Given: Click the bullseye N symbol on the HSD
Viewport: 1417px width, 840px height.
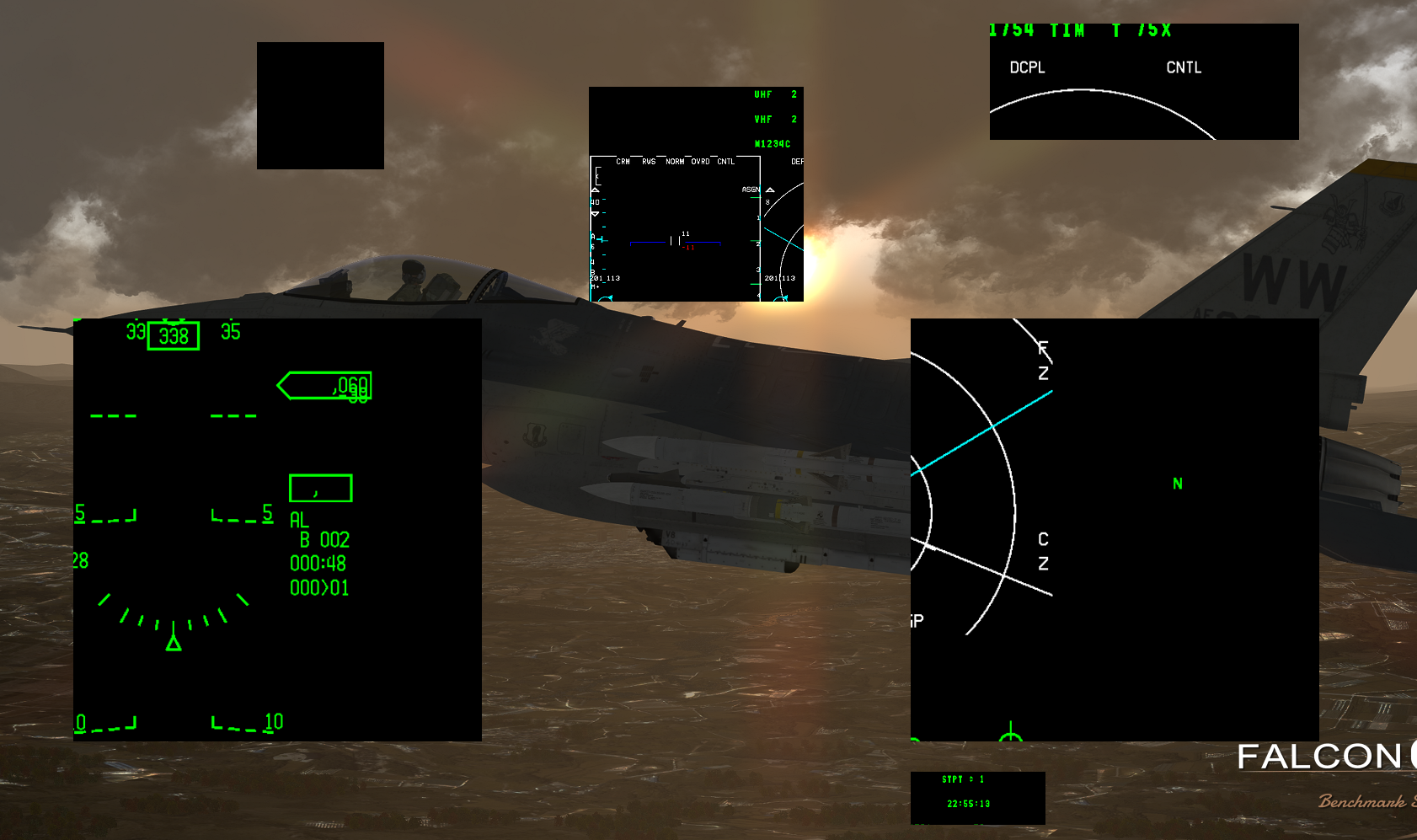Looking at the screenshot, I should point(1177,484).
